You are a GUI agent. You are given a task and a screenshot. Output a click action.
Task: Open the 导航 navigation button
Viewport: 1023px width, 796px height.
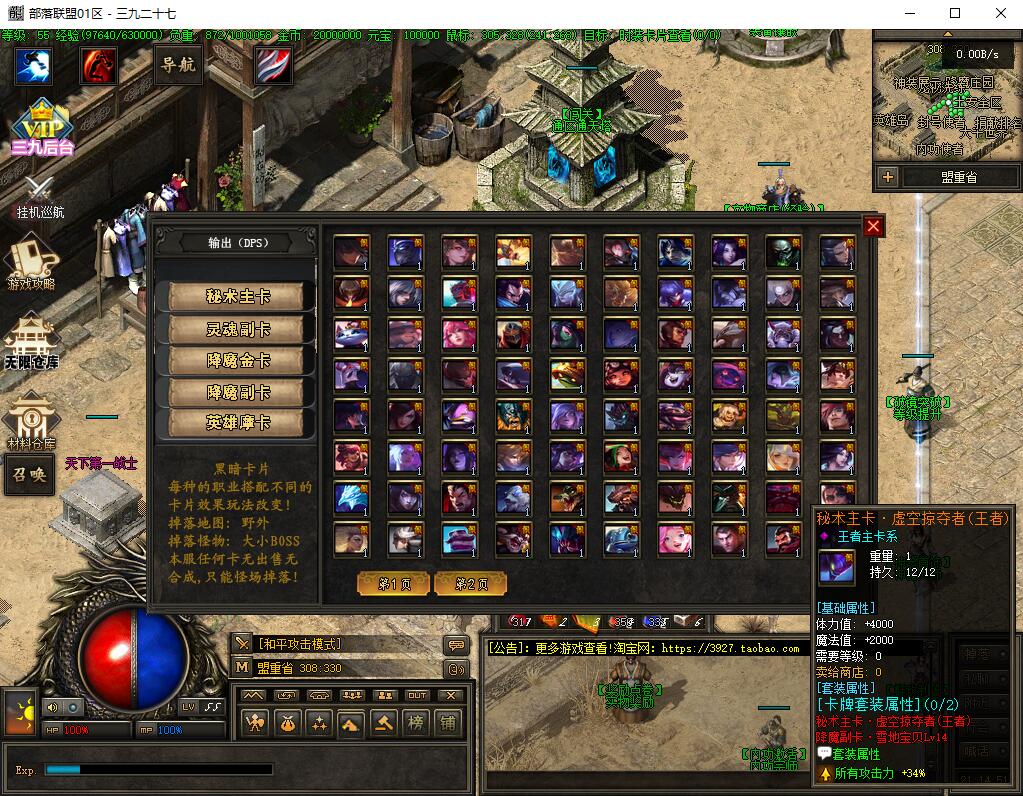178,65
